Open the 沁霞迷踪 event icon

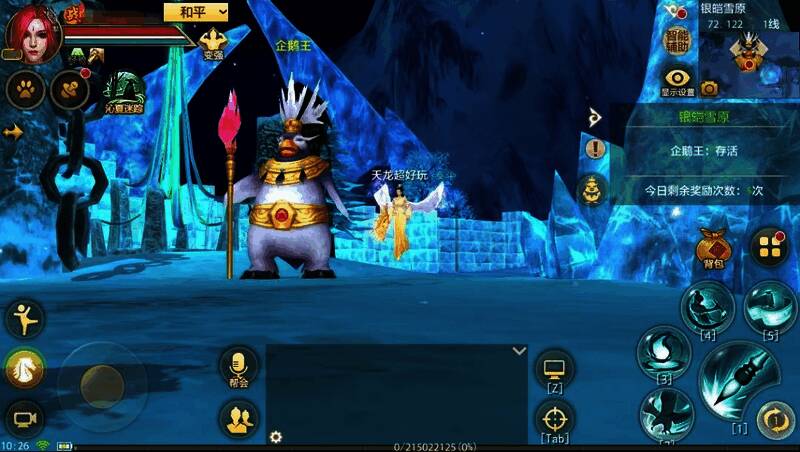coord(123,90)
